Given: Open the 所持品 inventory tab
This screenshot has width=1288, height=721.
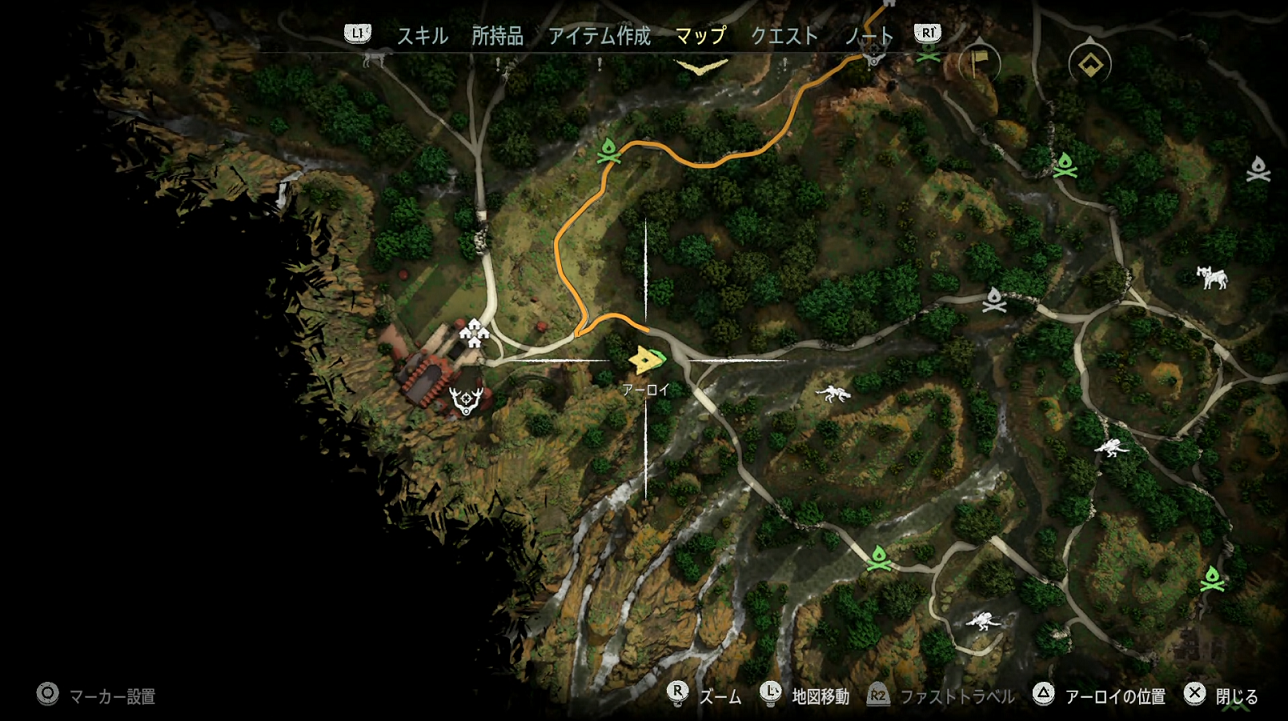Looking at the screenshot, I should coord(497,36).
